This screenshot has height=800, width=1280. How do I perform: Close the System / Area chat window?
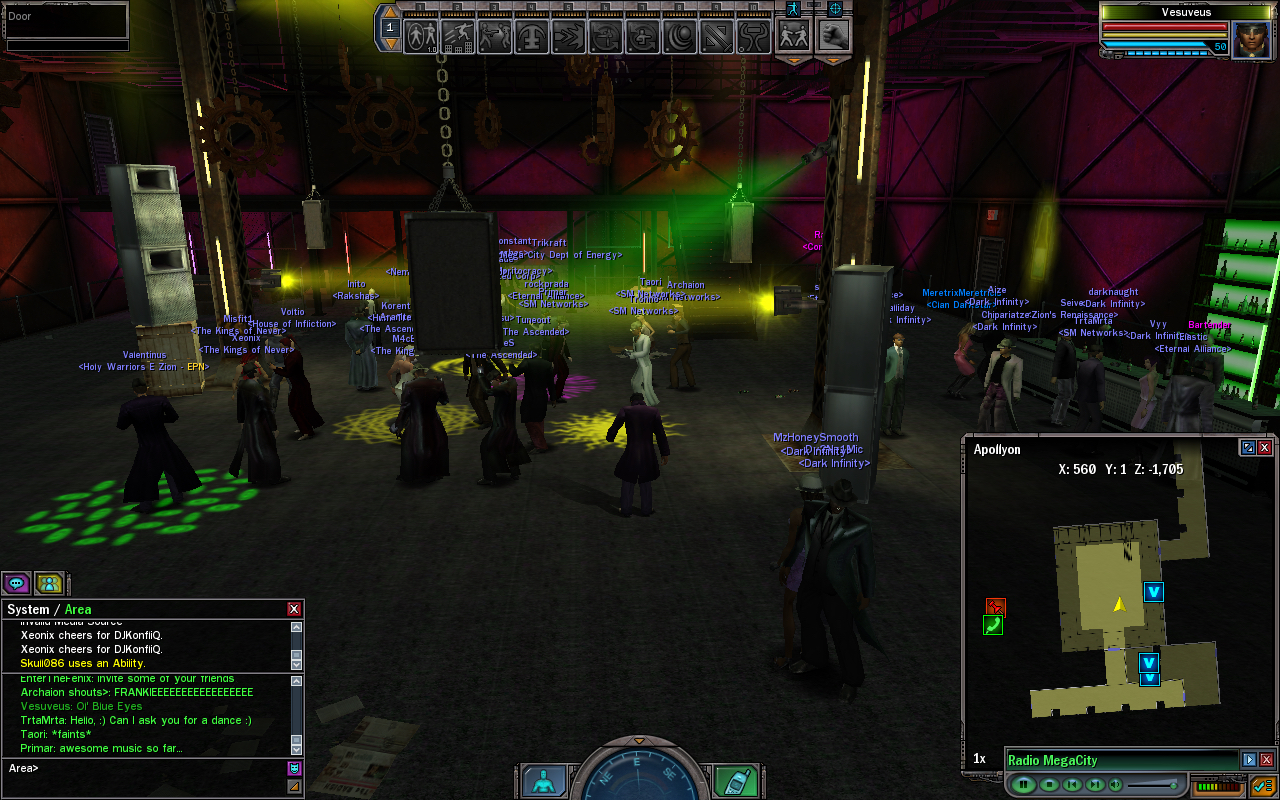294,609
